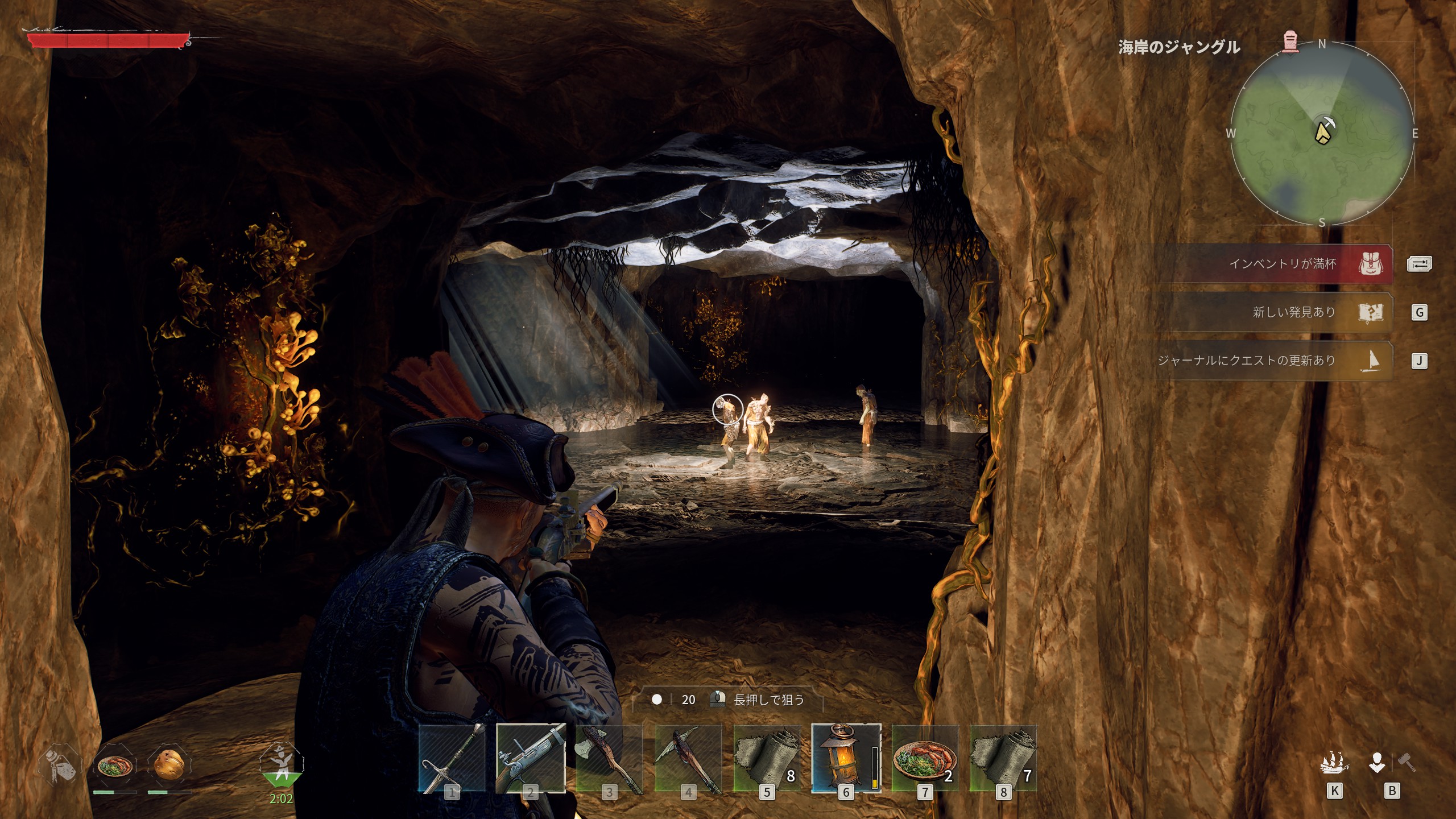1456x819 pixels.
Task: Eat the shrimp dish in hotbar
Action: point(925,758)
